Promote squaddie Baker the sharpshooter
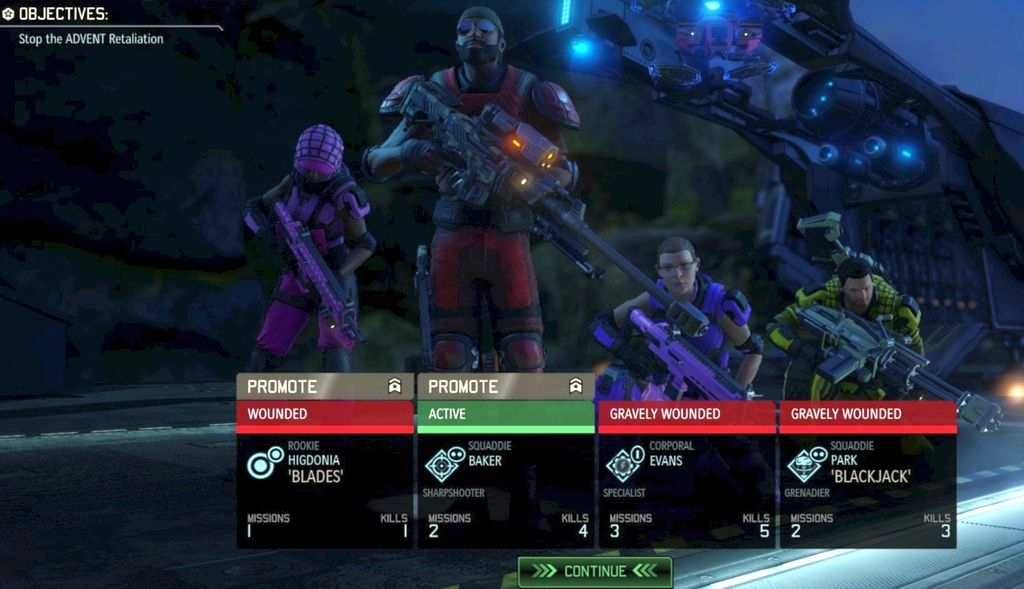 505,386
